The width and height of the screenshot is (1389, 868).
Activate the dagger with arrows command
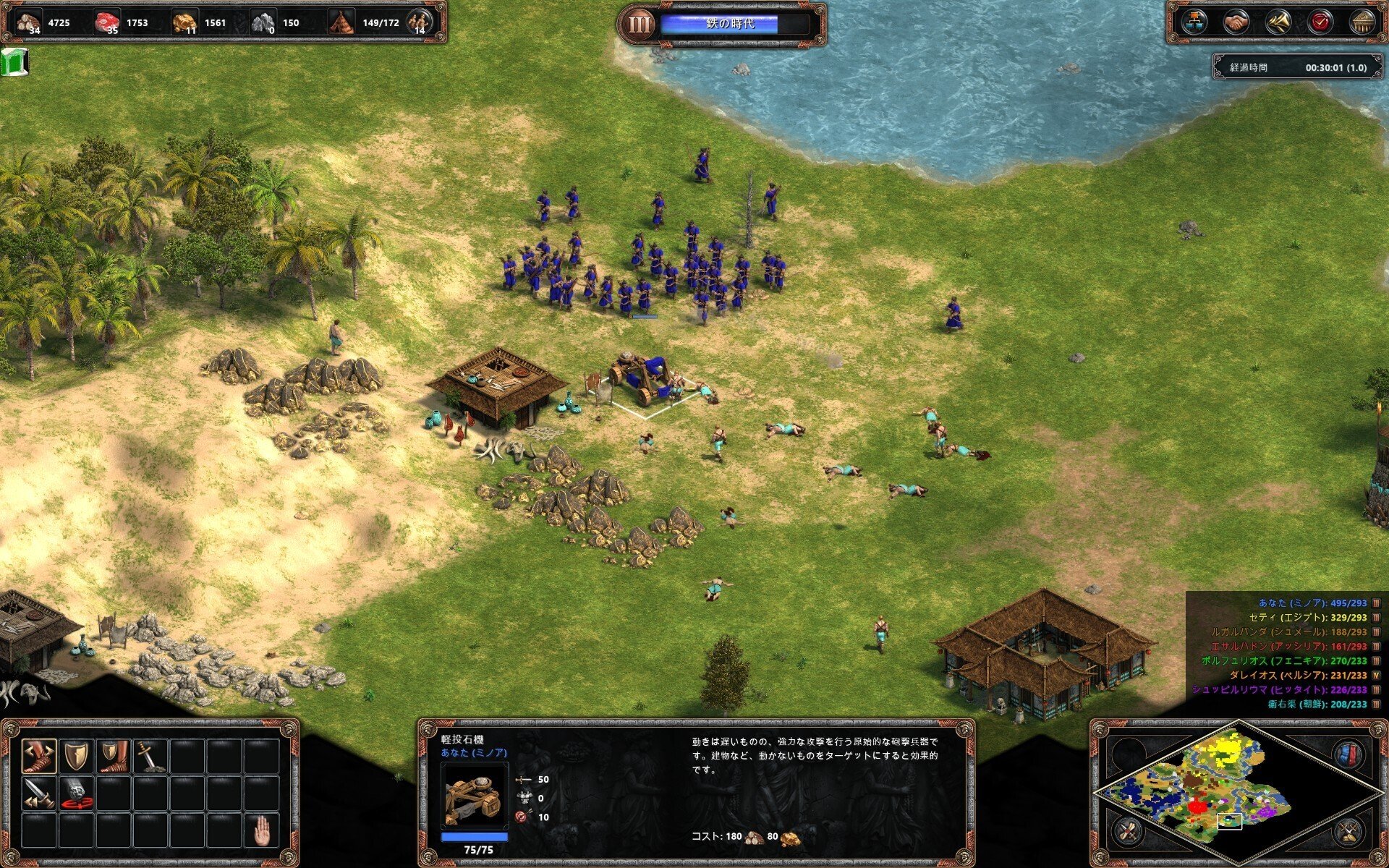tap(39, 793)
